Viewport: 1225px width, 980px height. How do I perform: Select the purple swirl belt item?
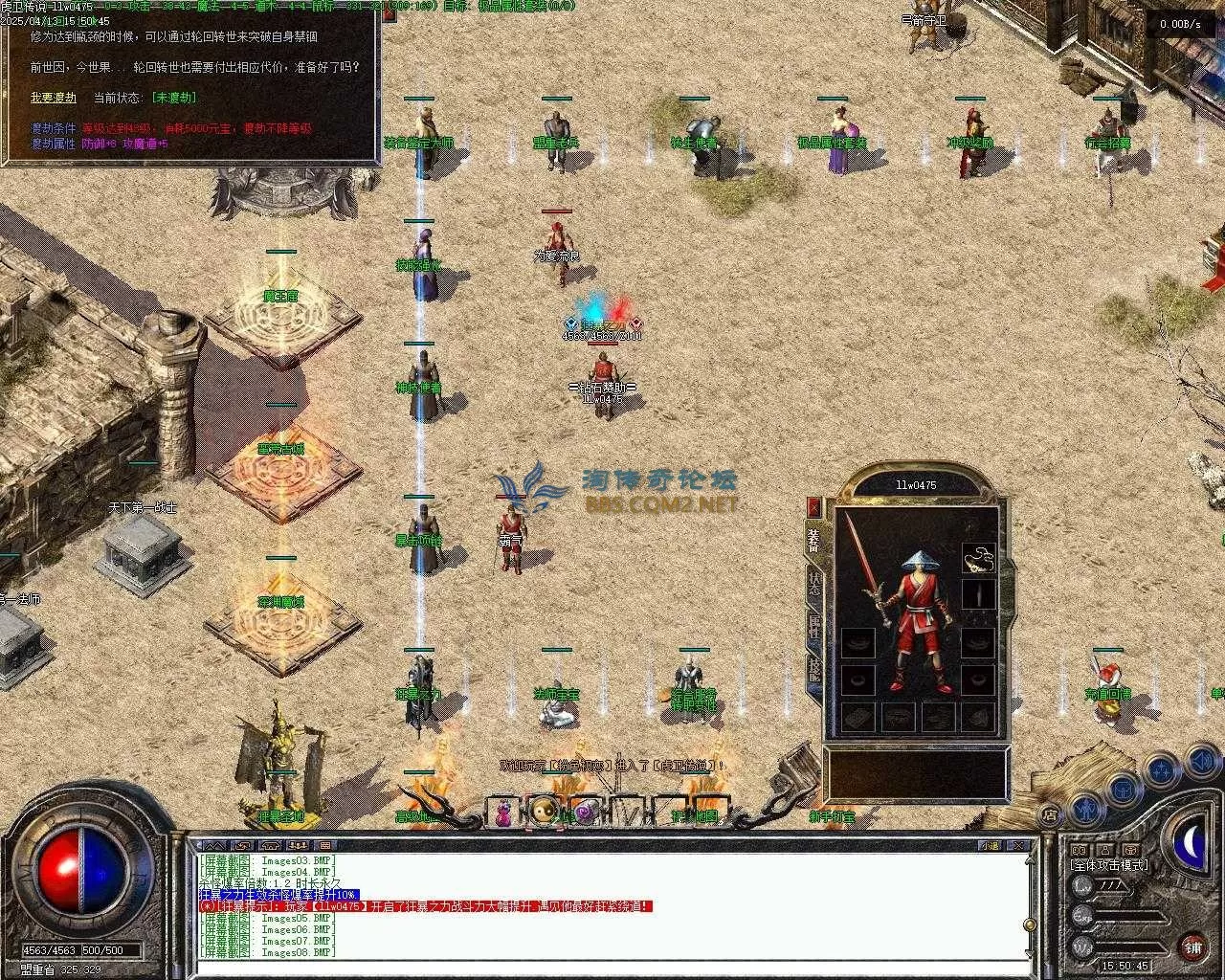tap(585, 812)
